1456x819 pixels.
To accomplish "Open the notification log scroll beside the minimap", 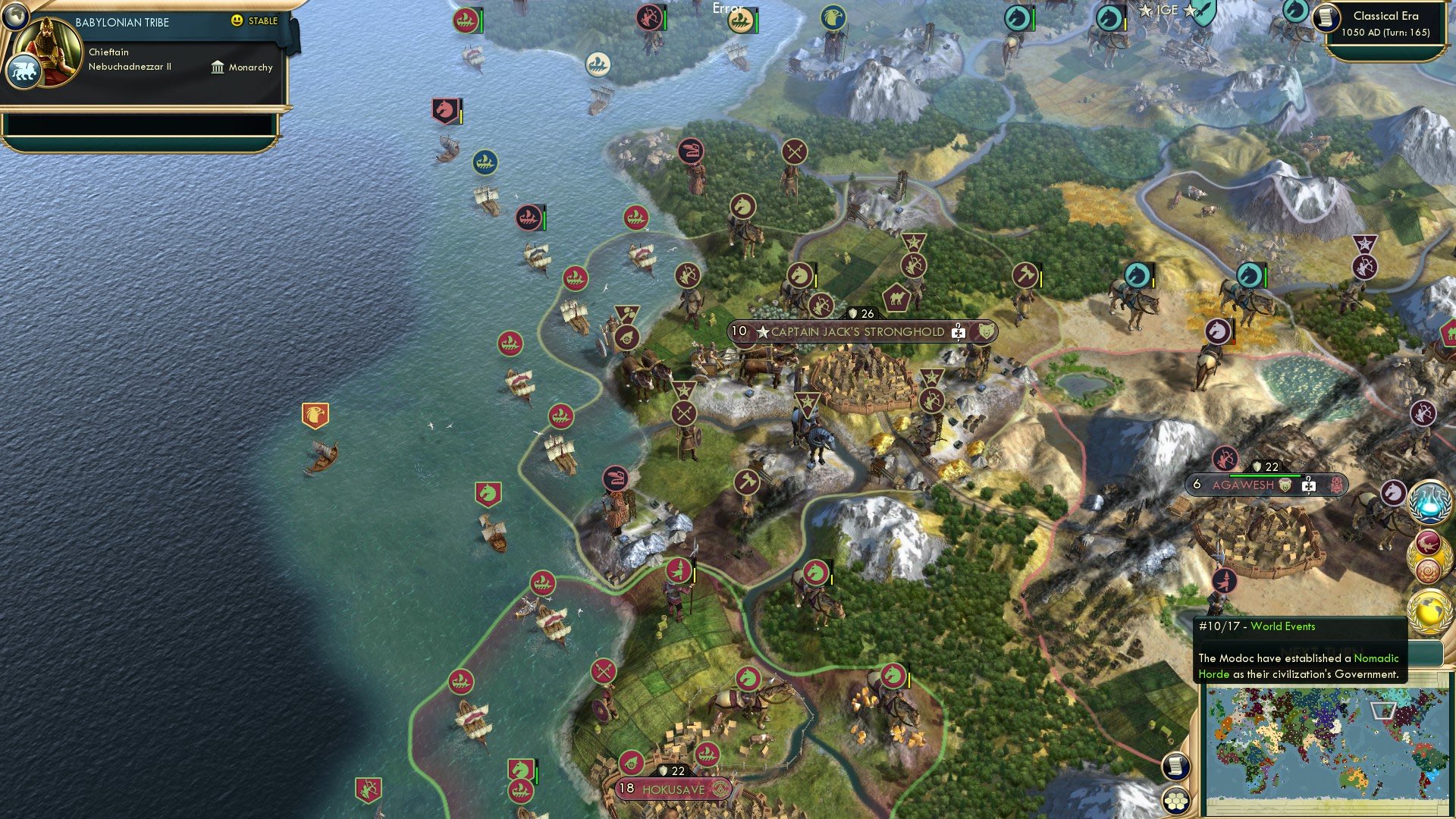I will tap(1175, 766).
